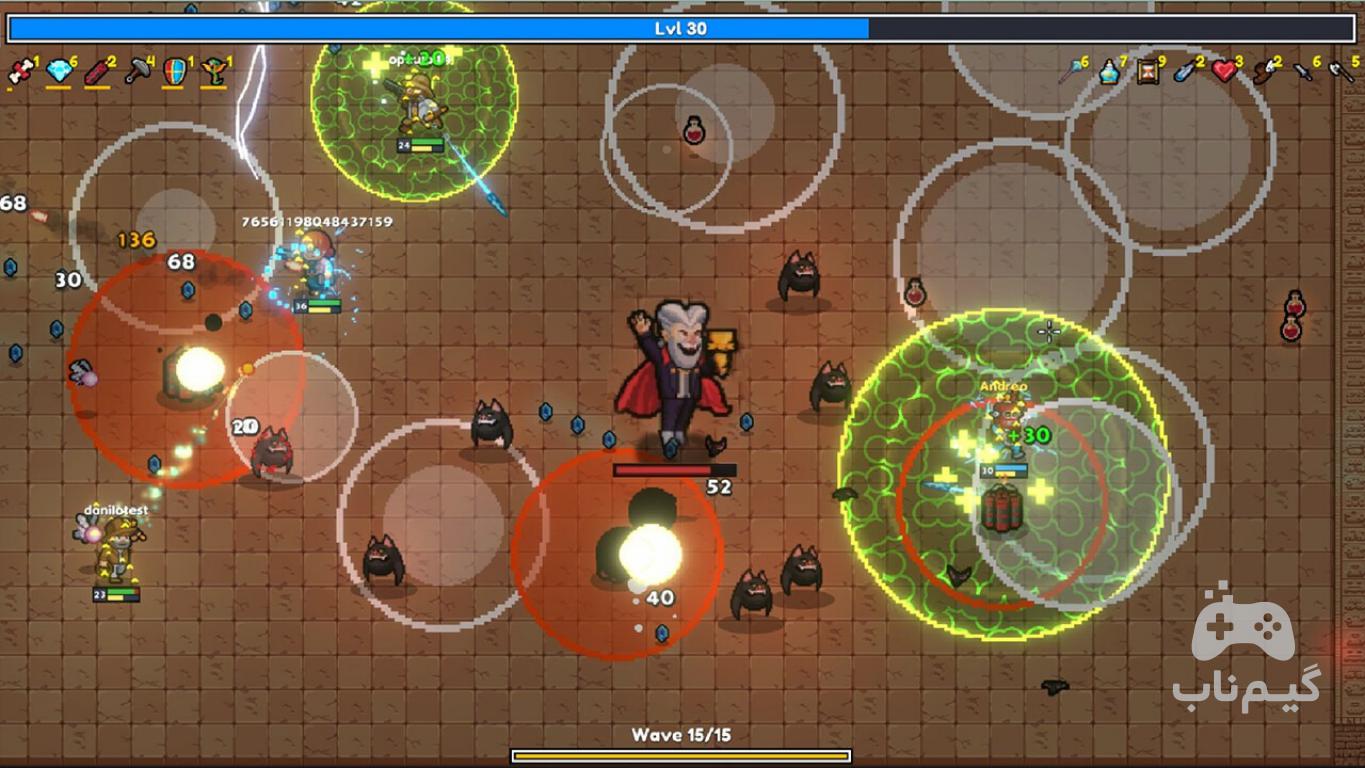1365x768 pixels.
Task: Select the winged boot icon
Action: 1263,71
